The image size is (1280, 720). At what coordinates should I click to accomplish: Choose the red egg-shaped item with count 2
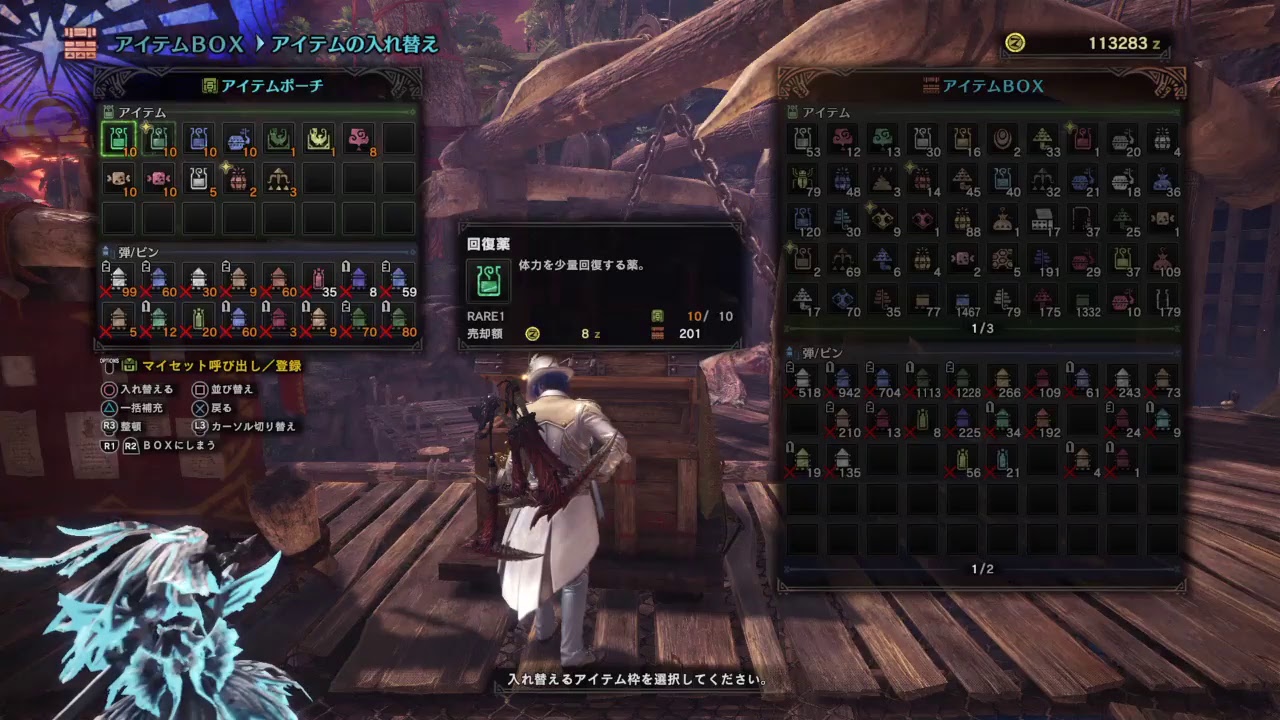click(x=1002, y=139)
